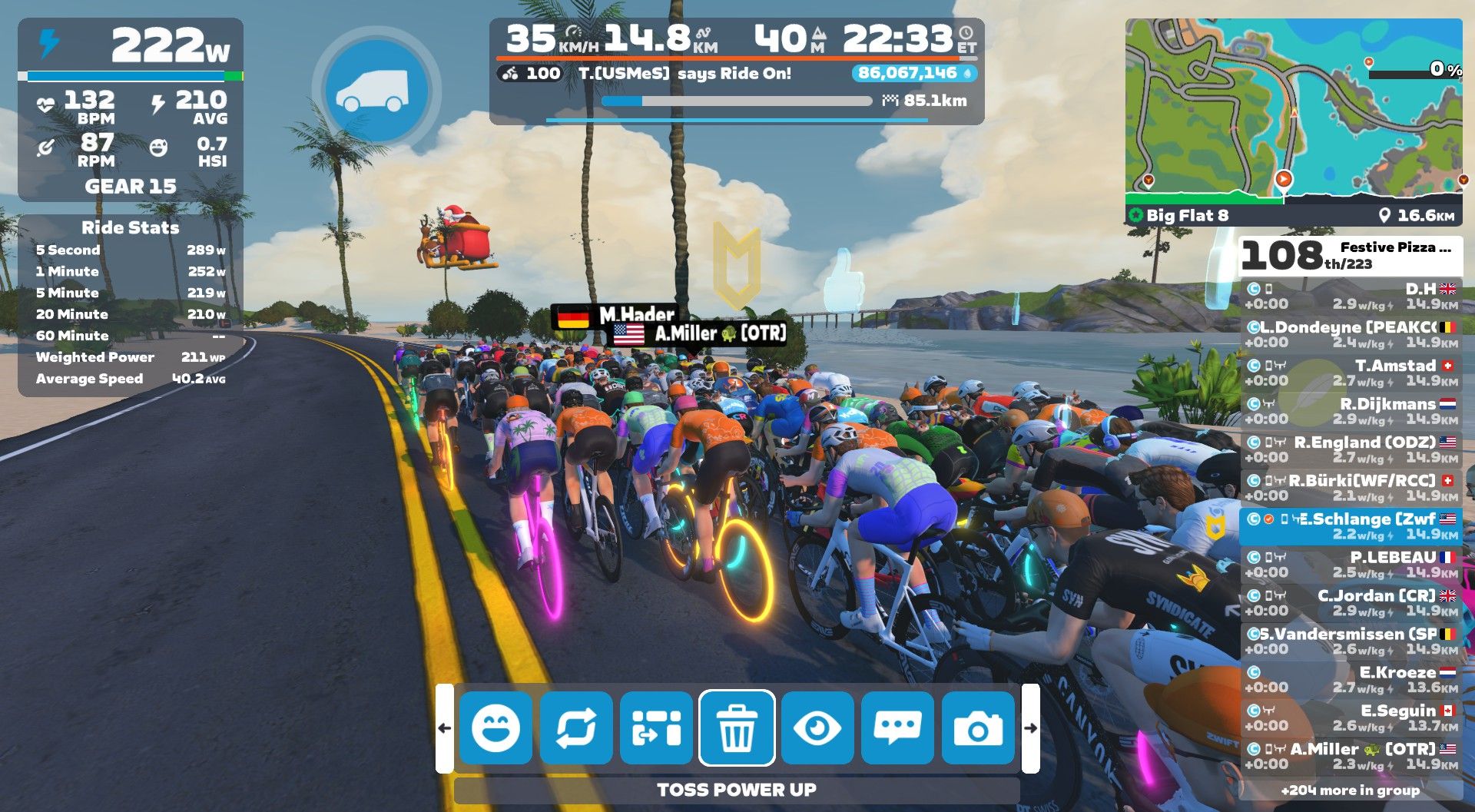This screenshot has height=812, width=1475.
Task: Click the action bar right arrow
Action: [1031, 728]
